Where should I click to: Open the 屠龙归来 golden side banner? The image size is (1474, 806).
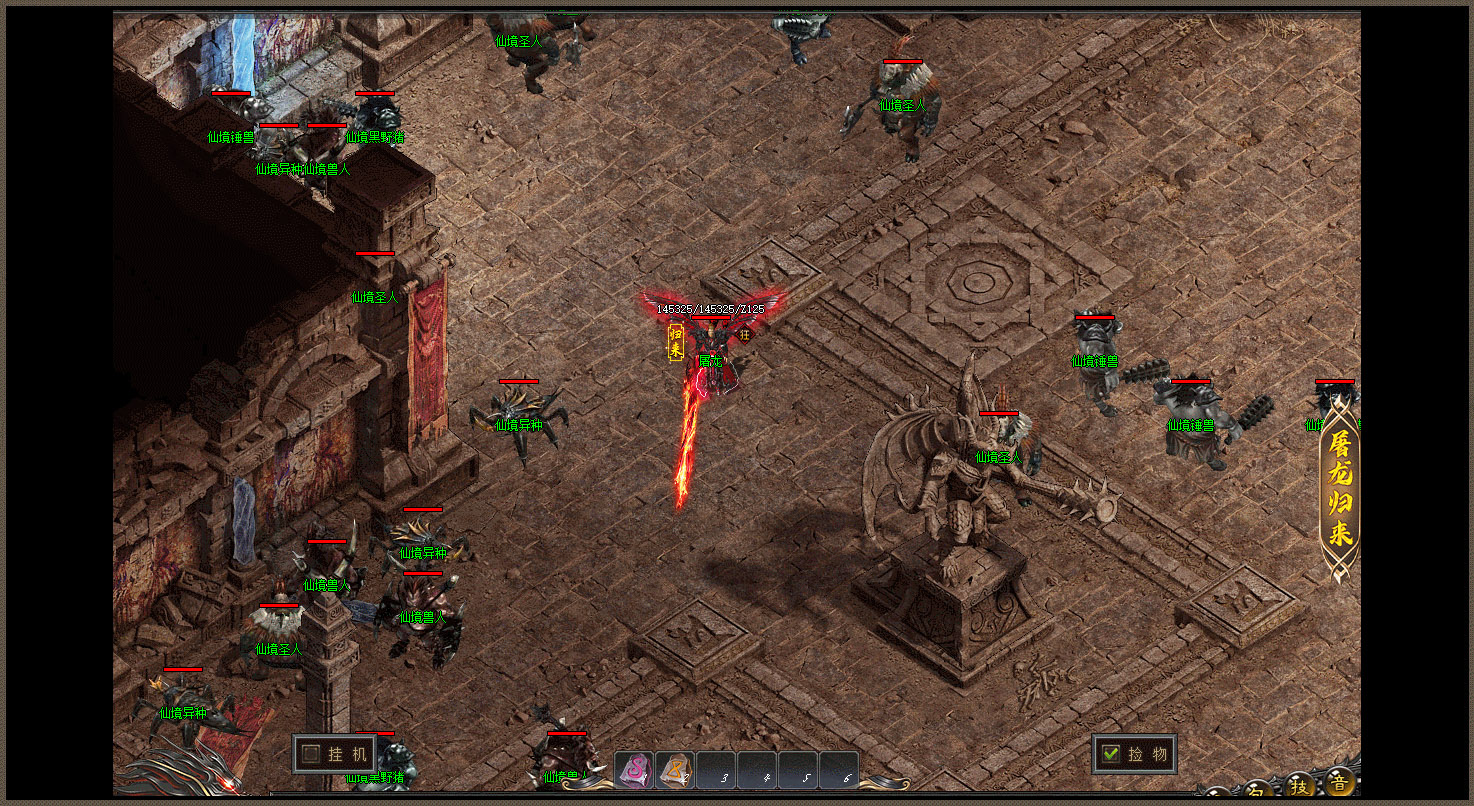point(1339,490)
